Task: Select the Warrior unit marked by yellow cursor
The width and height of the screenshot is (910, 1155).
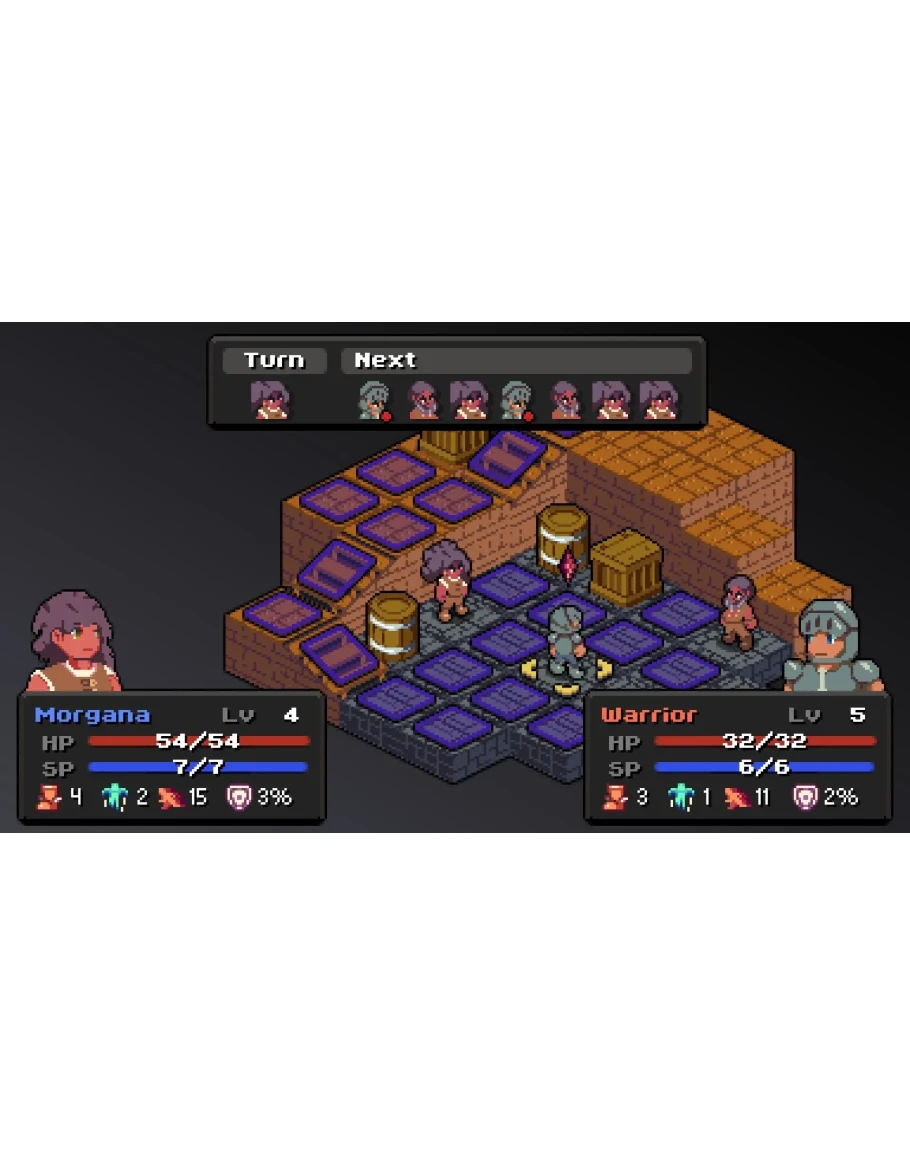Action: (x=567, y=643)
